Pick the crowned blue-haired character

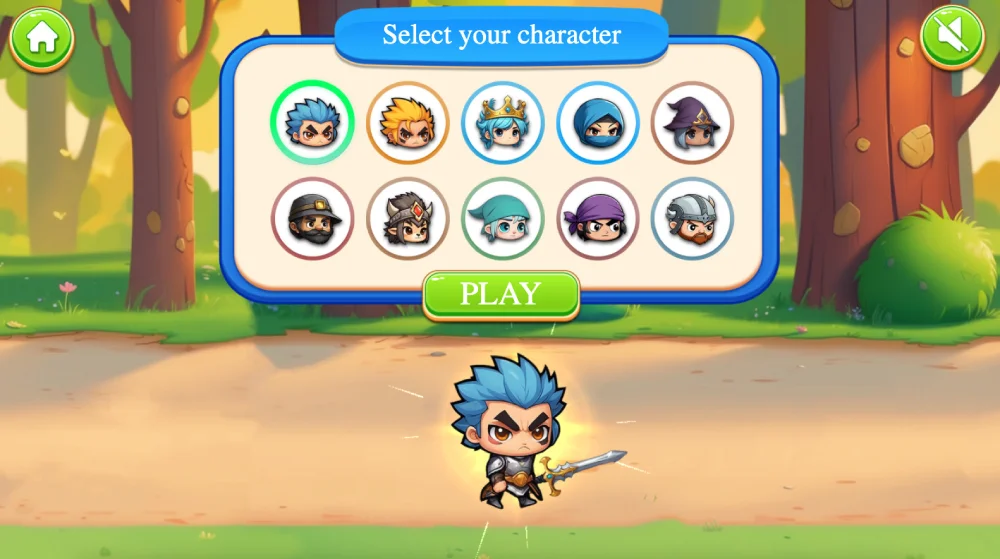point(502,123)
